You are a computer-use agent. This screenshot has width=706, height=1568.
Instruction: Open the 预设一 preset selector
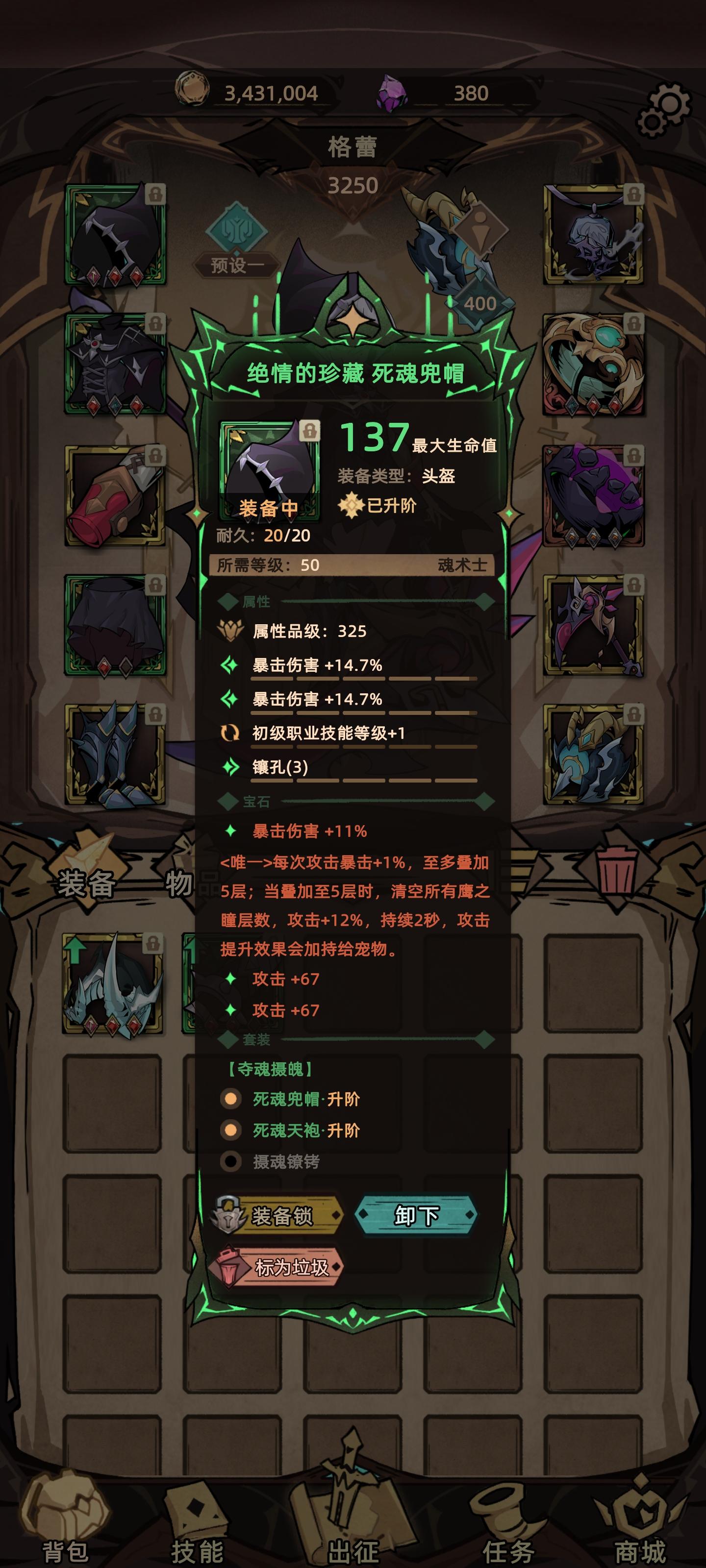[239, 266]
